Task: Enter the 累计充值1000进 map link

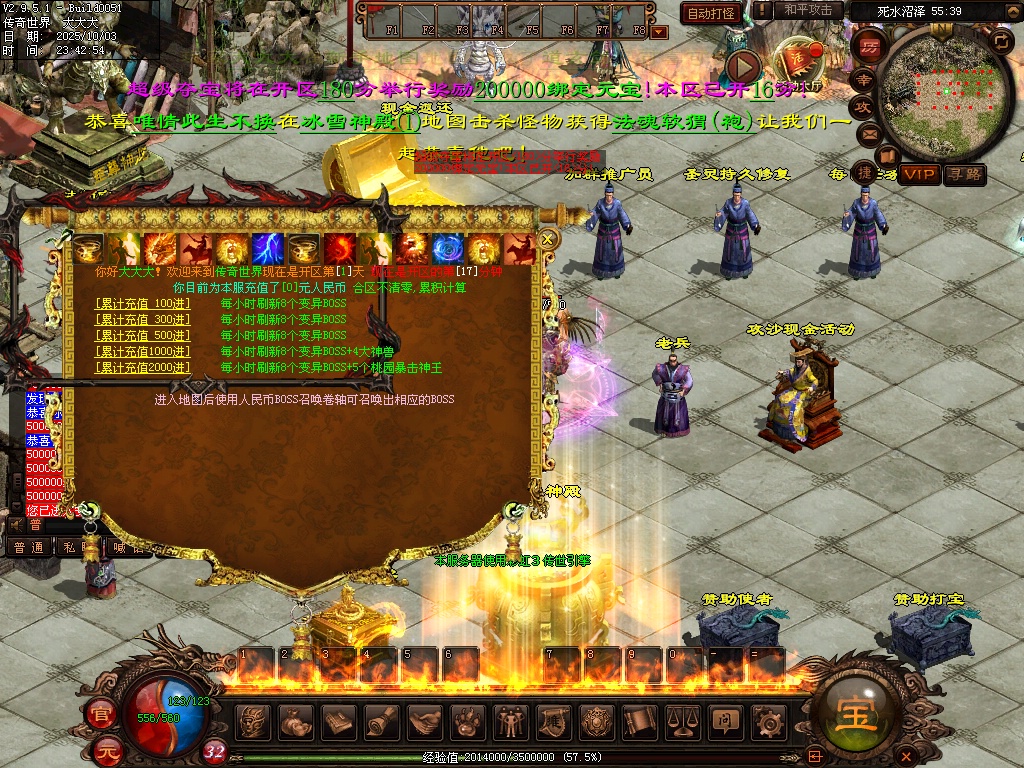Action: coord(142,351)
